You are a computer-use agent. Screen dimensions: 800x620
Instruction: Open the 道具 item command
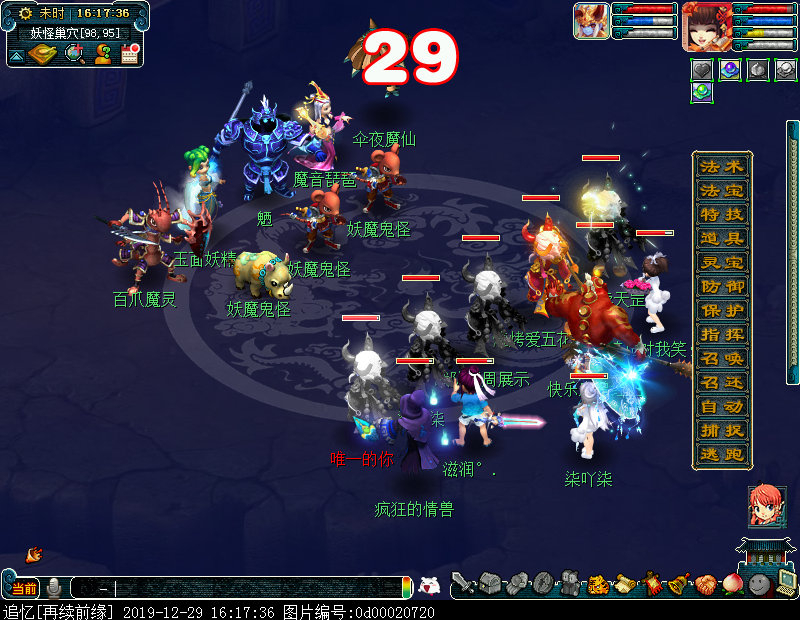pos(721,238)
